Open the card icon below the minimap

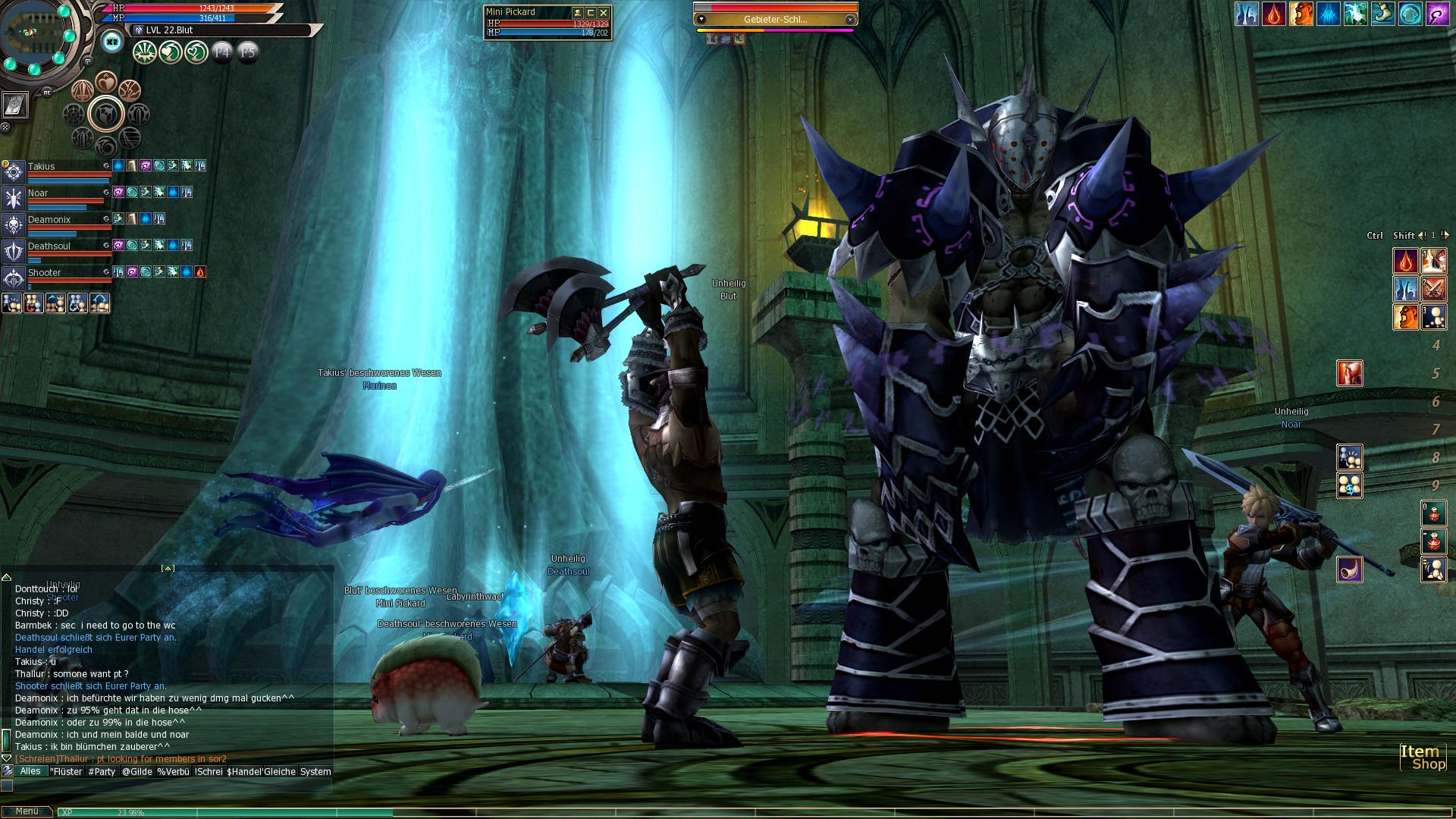pyautogui.click(x=15, y=105)
